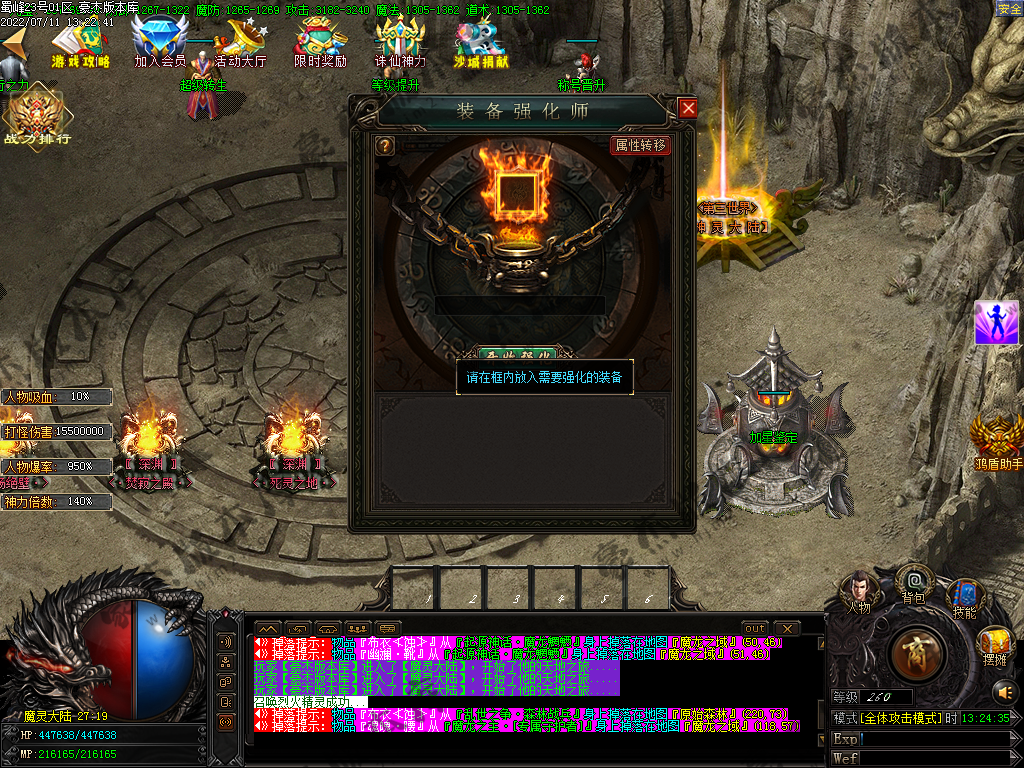Open the 诛仙神力 divine power icon

[400, 43]
